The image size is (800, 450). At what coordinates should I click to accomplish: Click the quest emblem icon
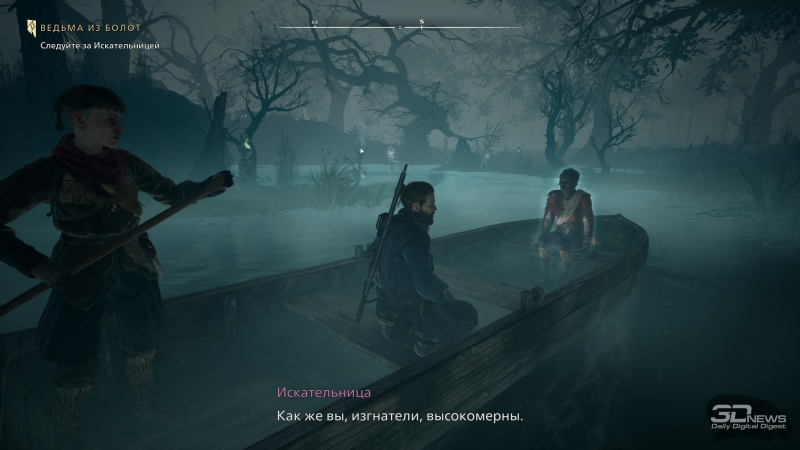32,26
